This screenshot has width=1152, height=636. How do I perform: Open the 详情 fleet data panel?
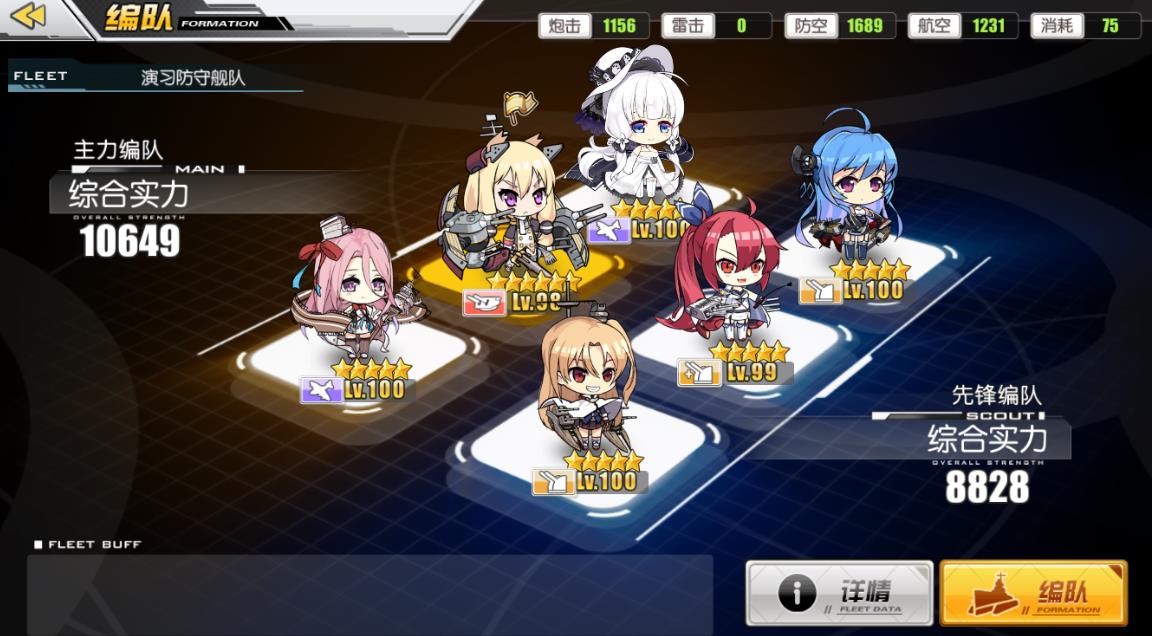tap(839, 593)
